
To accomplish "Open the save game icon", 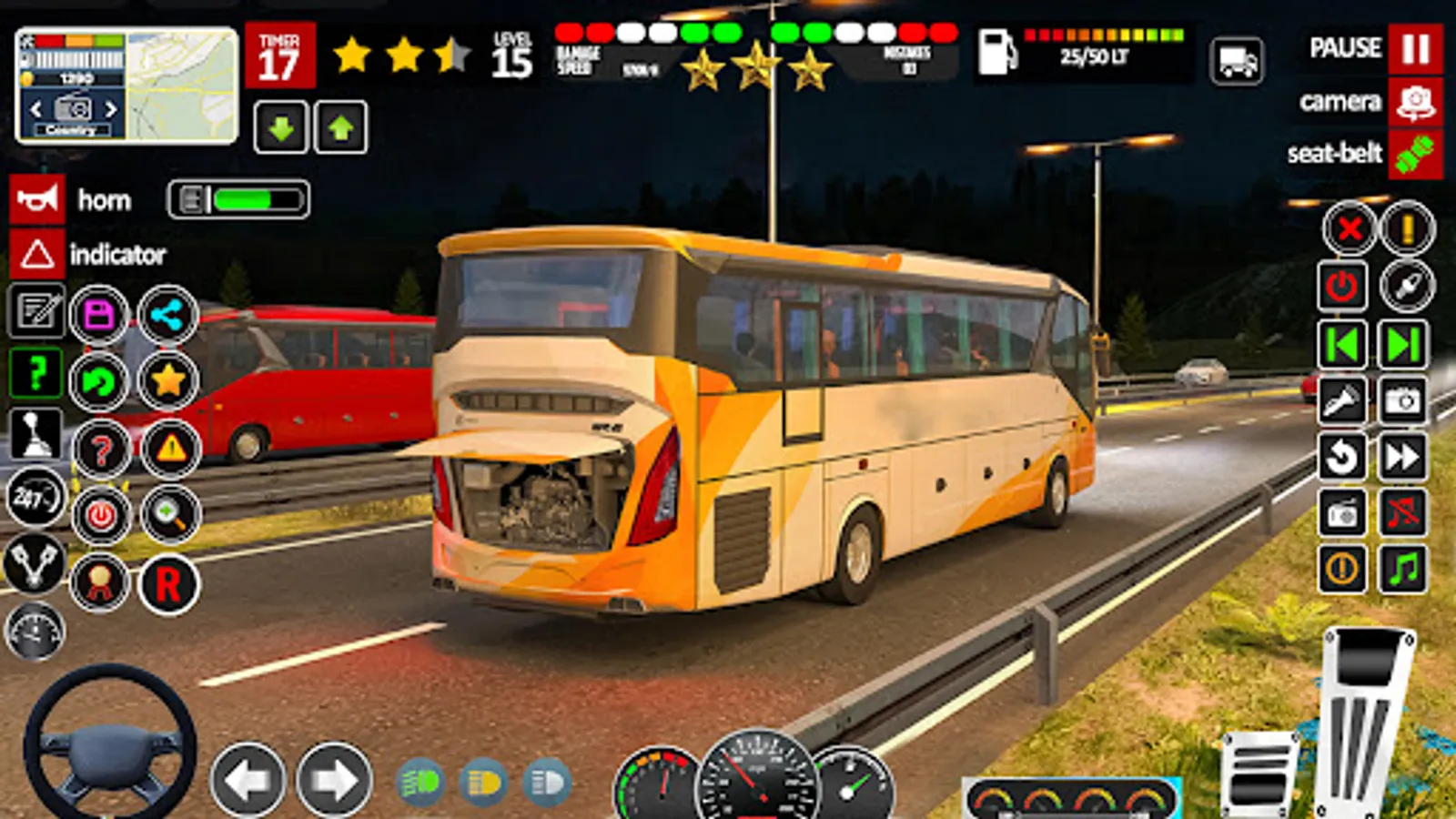I will coord(100,314).
